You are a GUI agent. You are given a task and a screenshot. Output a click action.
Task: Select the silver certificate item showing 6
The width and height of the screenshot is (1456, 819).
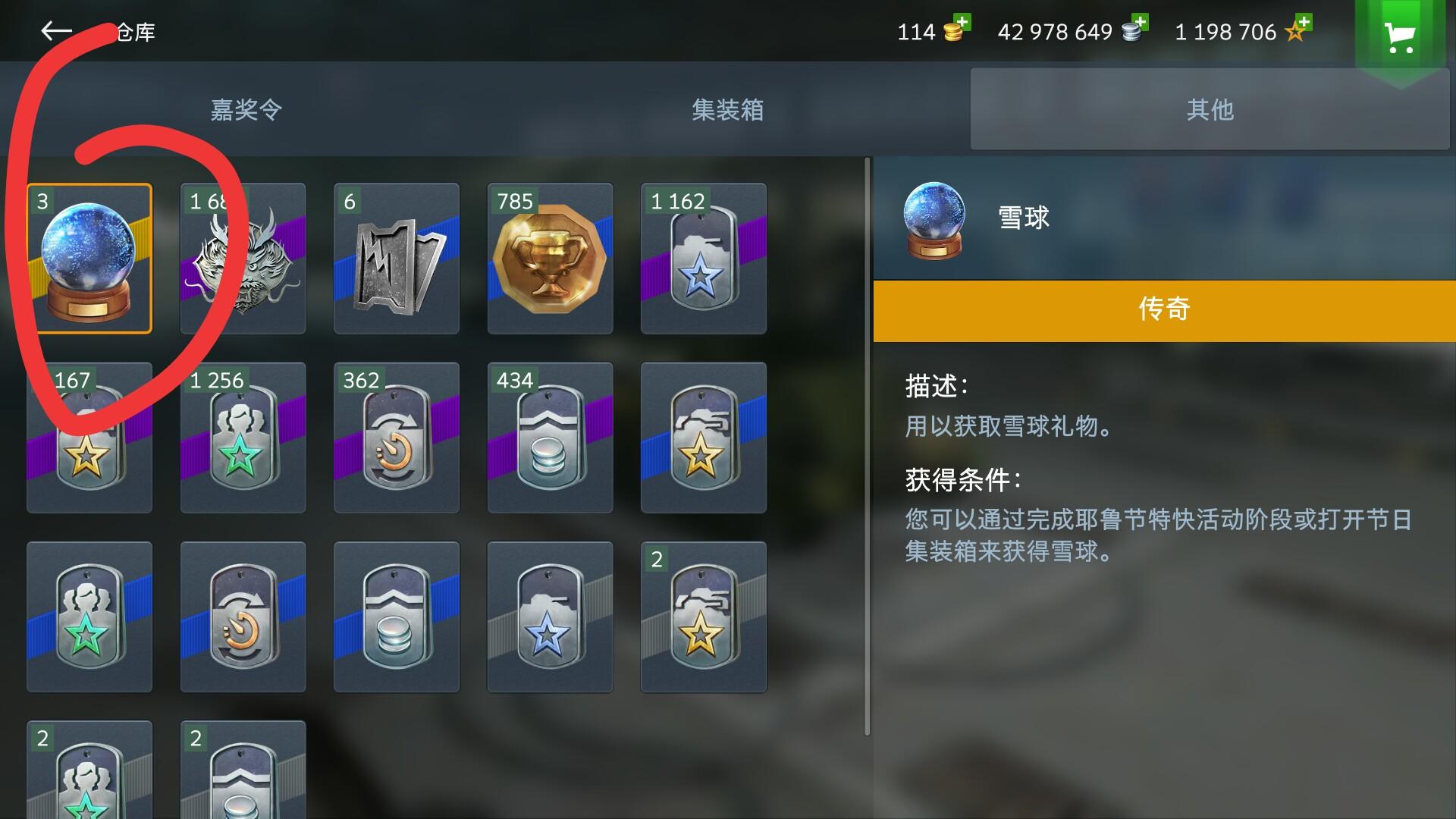[396, 258]
